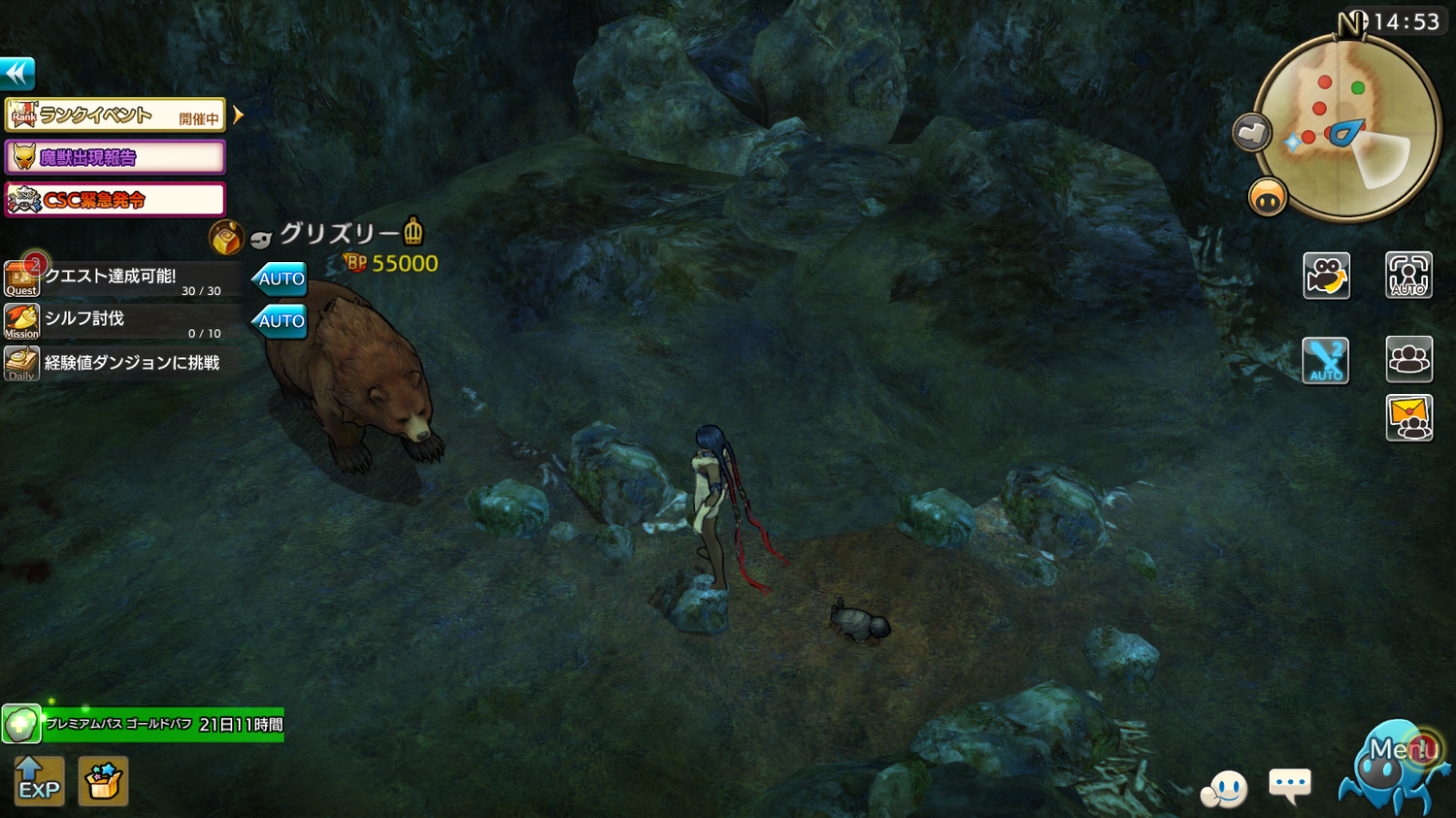Screen dimensions: 1456x818
Task: Select the クエスト達成可能! quest entry
Action: point(121,278)
